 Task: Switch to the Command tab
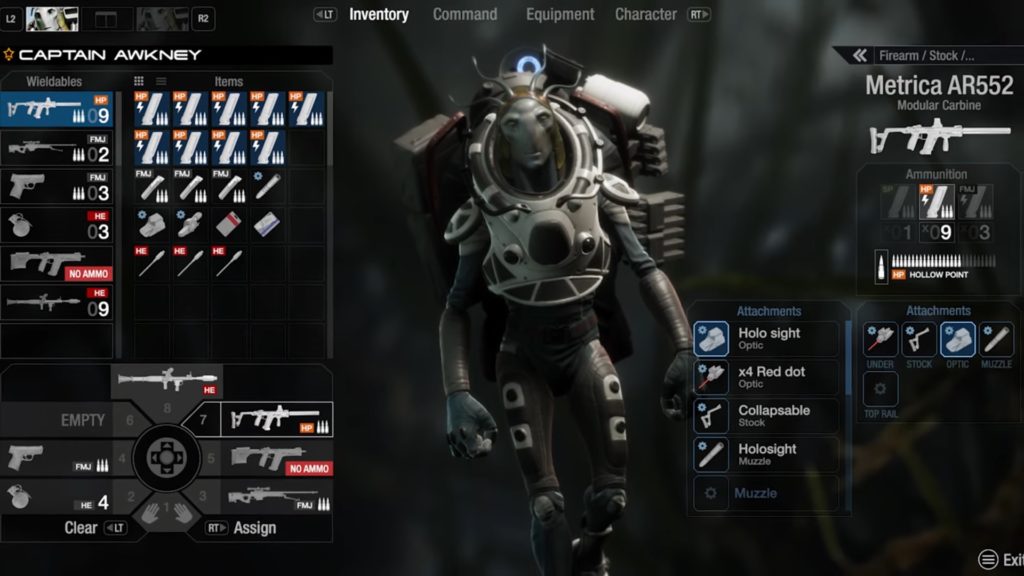point(465,14)
